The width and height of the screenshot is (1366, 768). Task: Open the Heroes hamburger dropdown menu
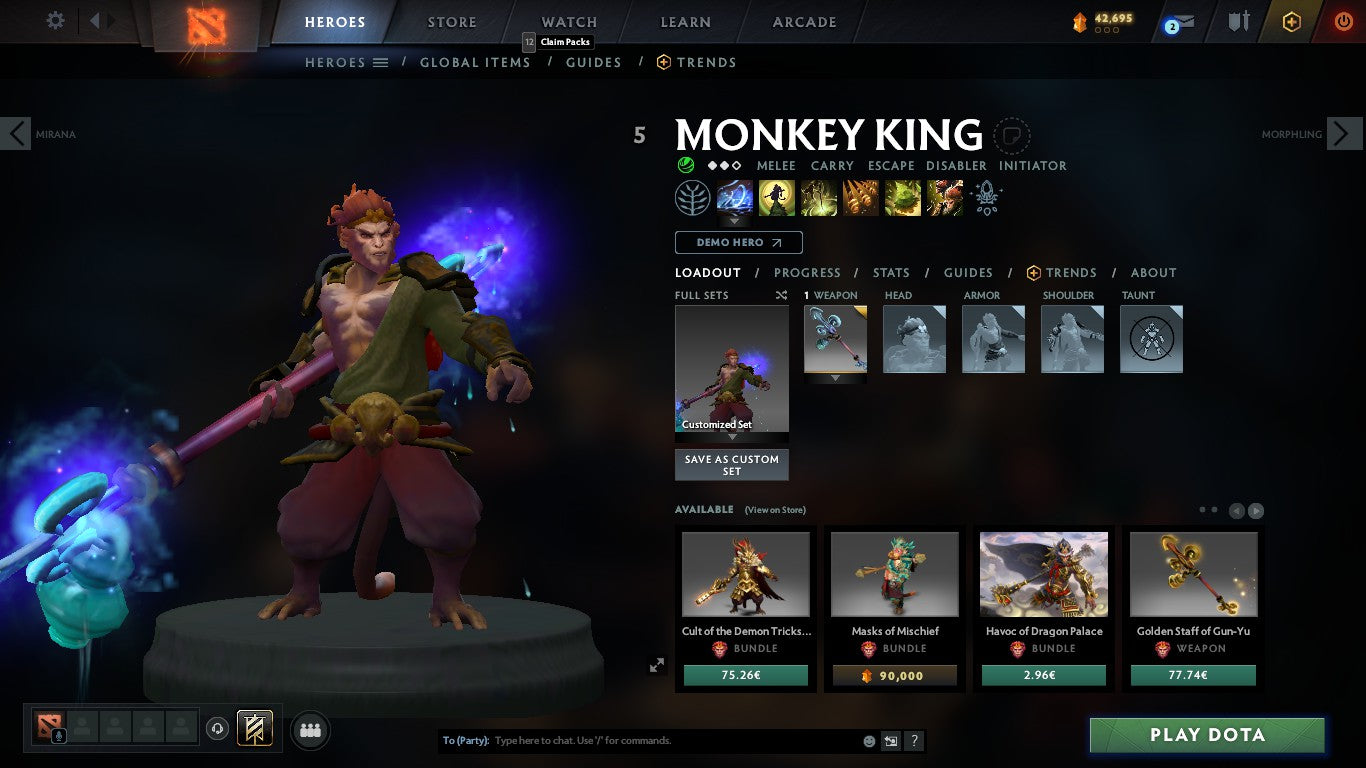coord(382,62)
